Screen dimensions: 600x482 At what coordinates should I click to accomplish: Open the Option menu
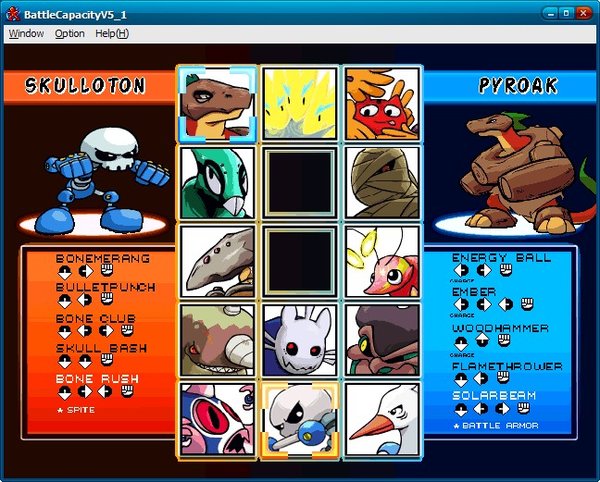click(x=70, y=33)
